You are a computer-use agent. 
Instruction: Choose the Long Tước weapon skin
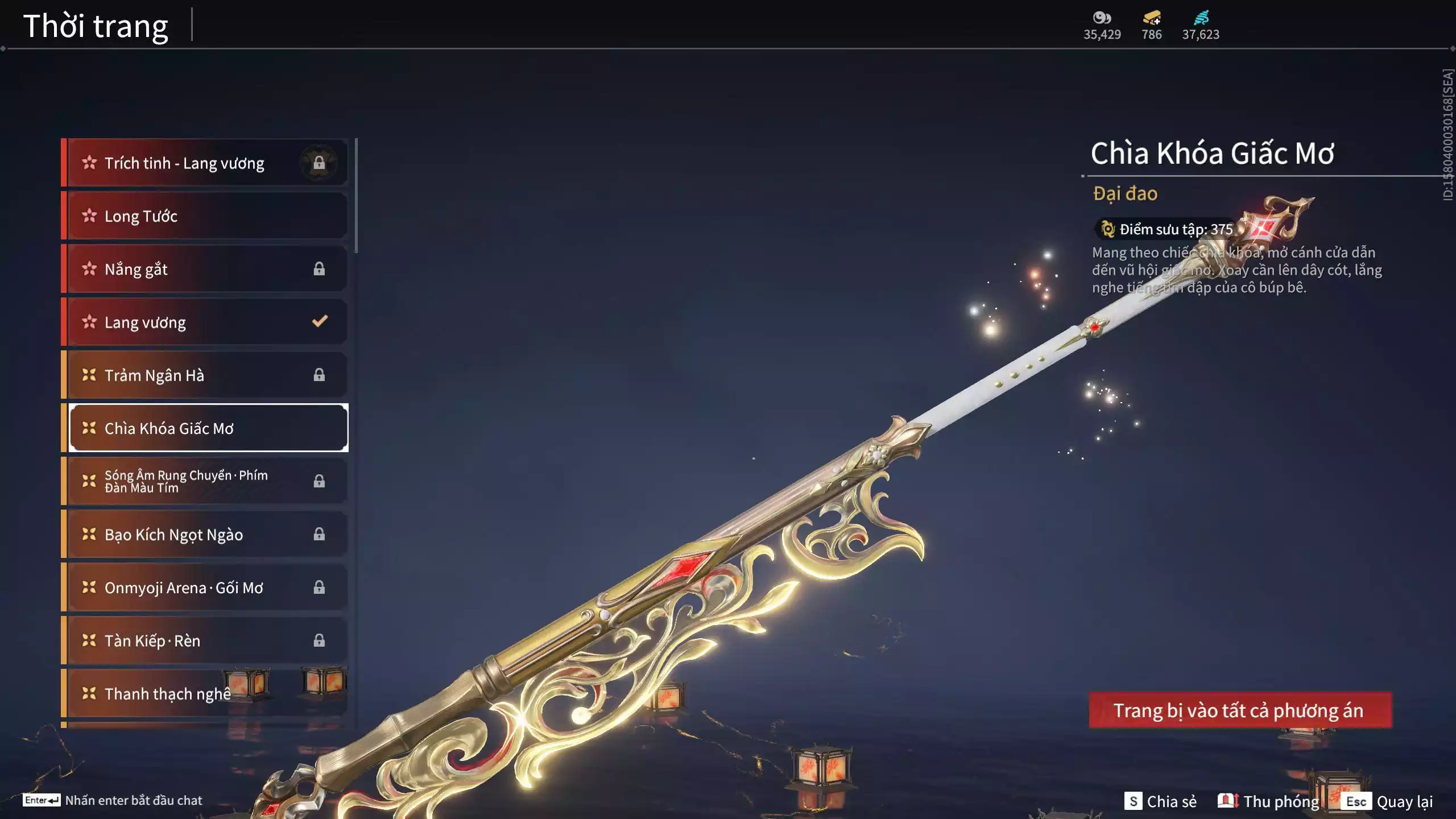click(207, 216)
